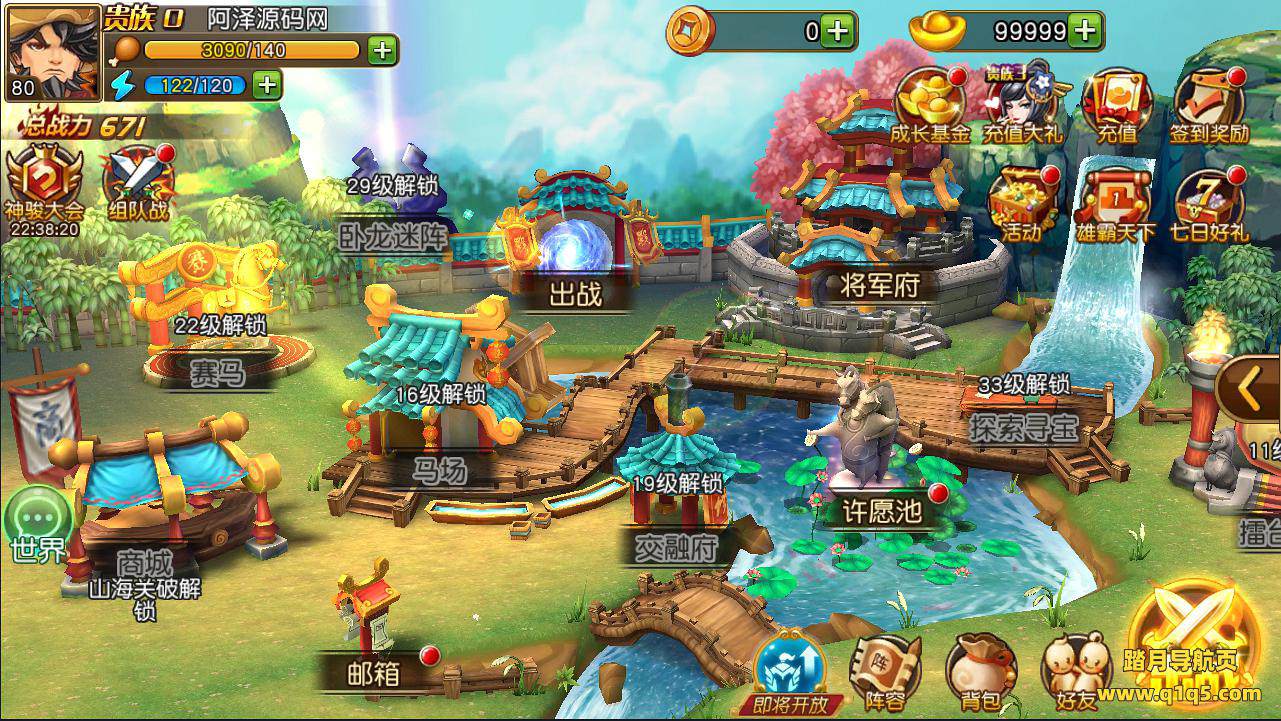This screenshot has height=721, width=1281.
Task: Open the 充值大礼 recharge gift icon
Action: tap(1023, 104)
